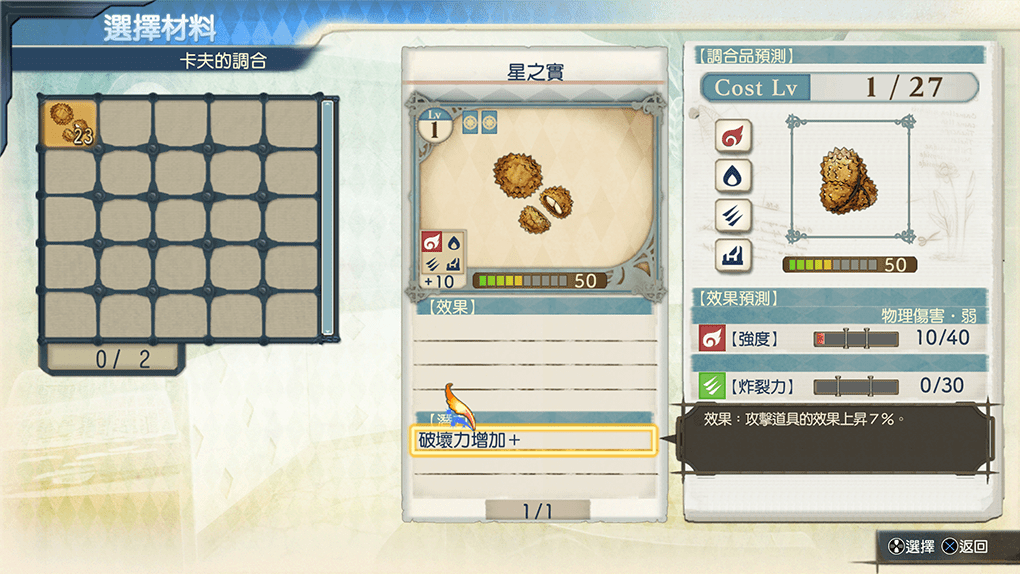Select the bottom dark-blue element icon under Cost Lv
Viewport: 1020px width, 574px height.
(733, 257)
